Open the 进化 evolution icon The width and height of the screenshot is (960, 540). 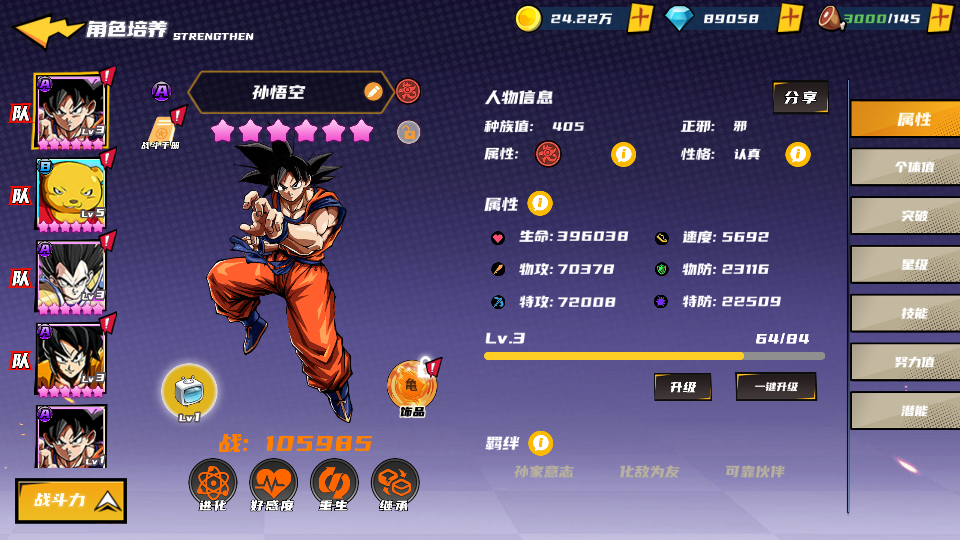213,485
